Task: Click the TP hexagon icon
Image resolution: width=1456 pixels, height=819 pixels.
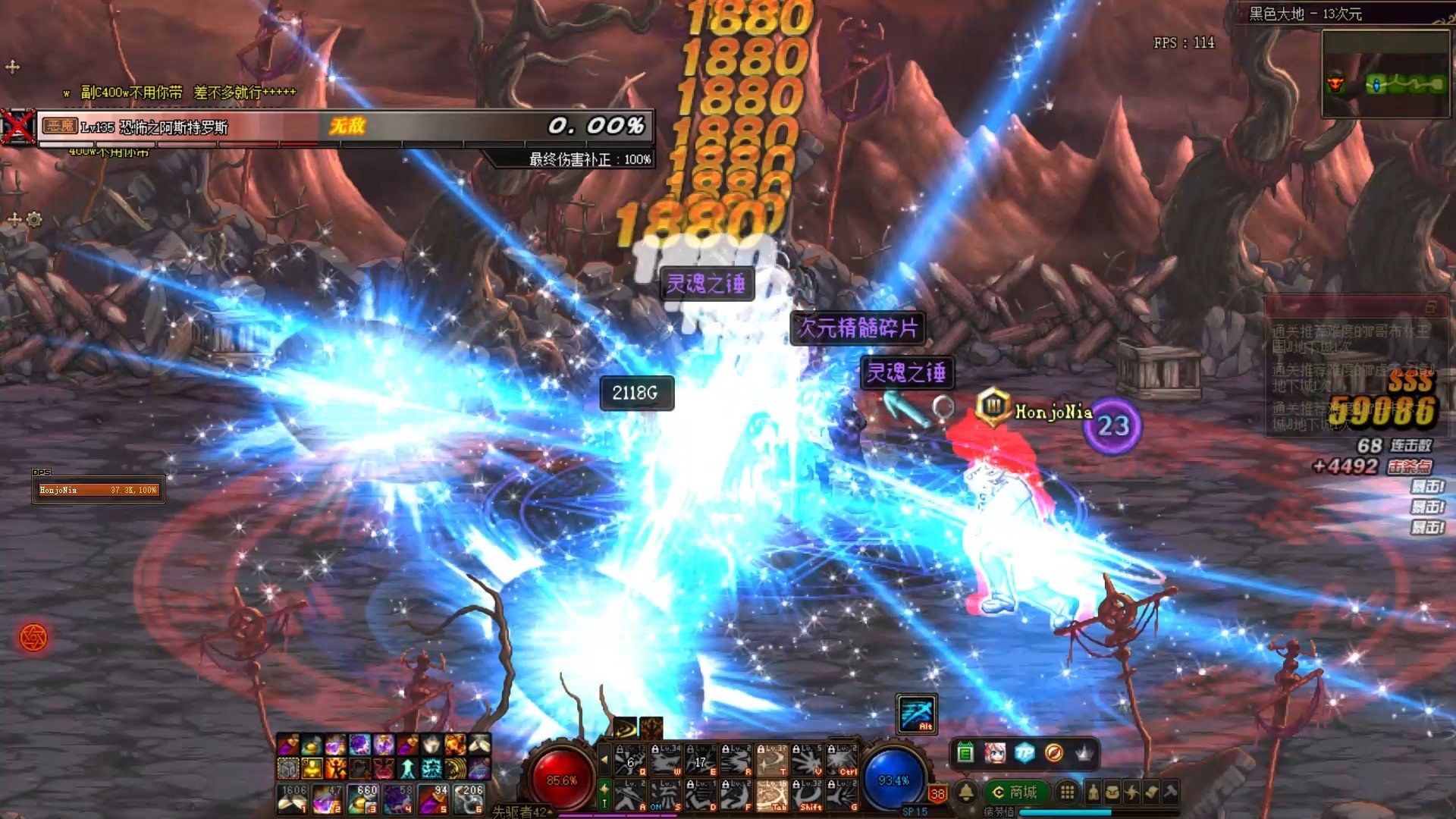Action: click(1025, 753)
